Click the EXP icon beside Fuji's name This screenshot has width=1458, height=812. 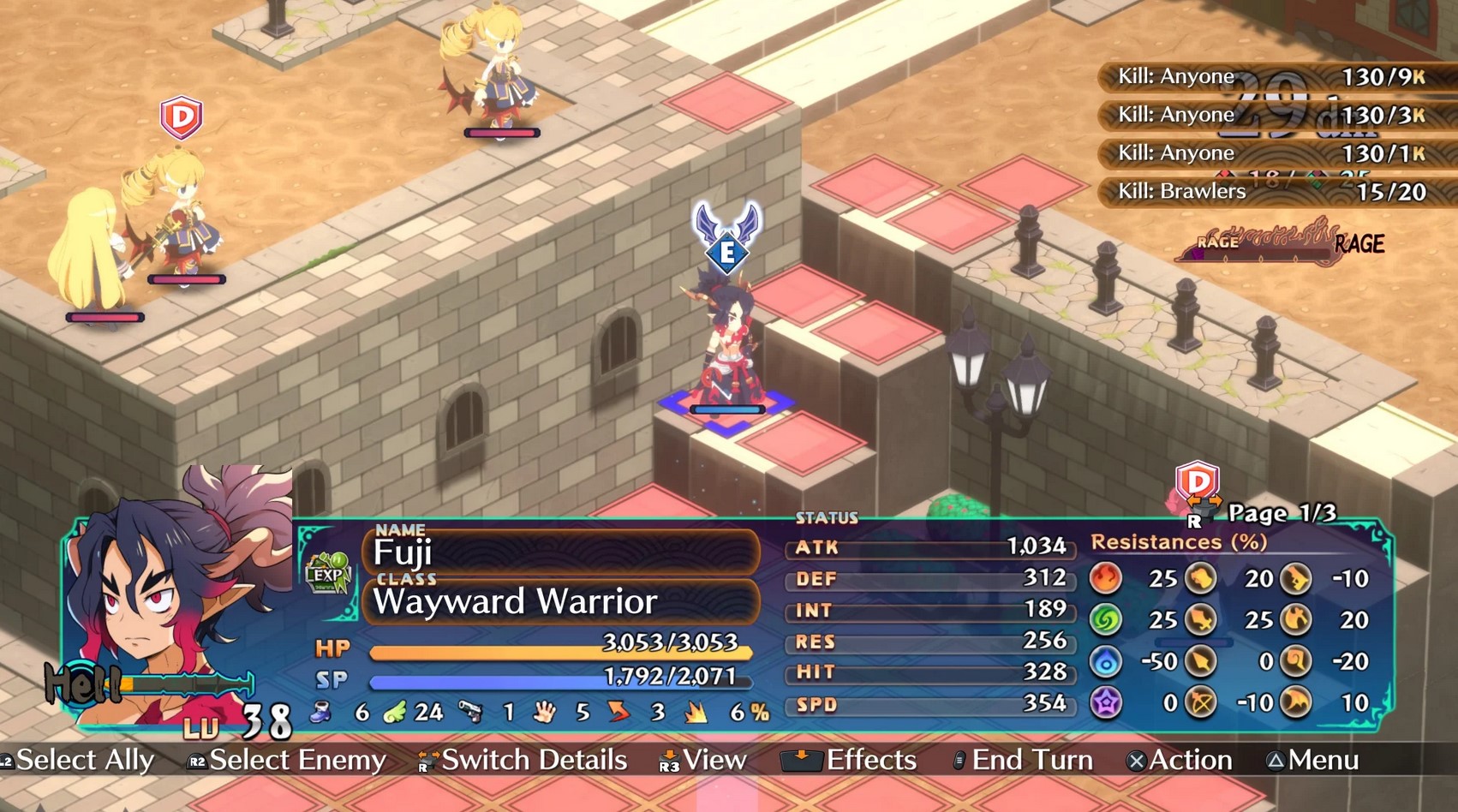point(328,573)
